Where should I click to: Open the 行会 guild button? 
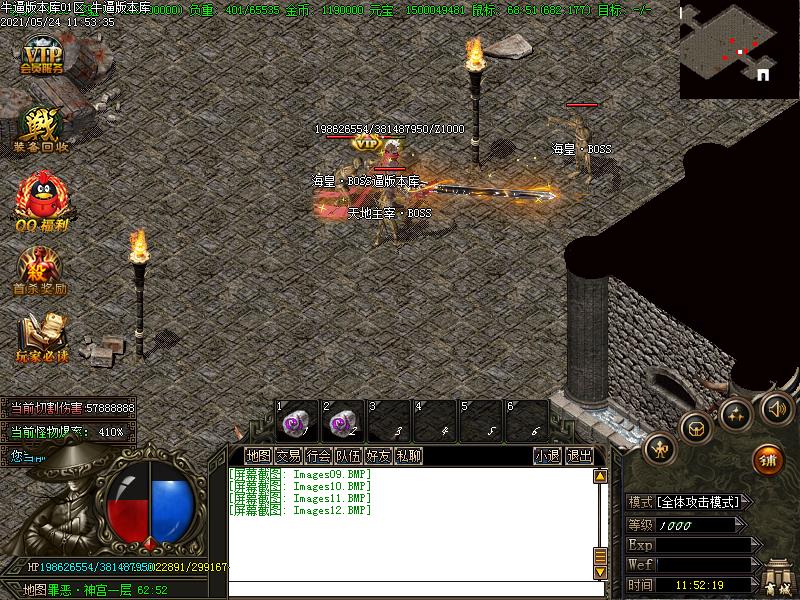pyautogui.click(x=318, y=456)
